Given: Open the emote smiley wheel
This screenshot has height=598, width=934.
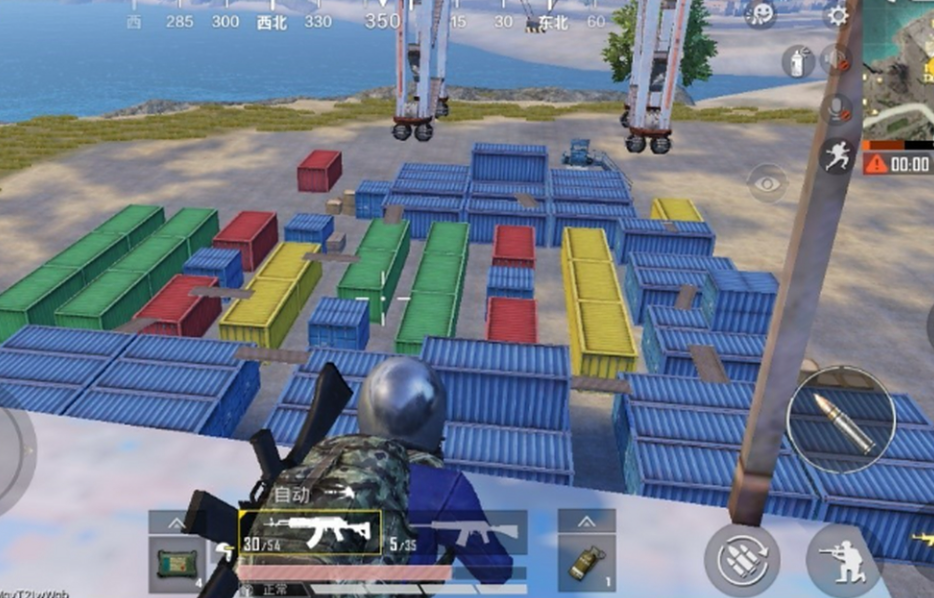Looking at the screenshot, I should (761, 14).
